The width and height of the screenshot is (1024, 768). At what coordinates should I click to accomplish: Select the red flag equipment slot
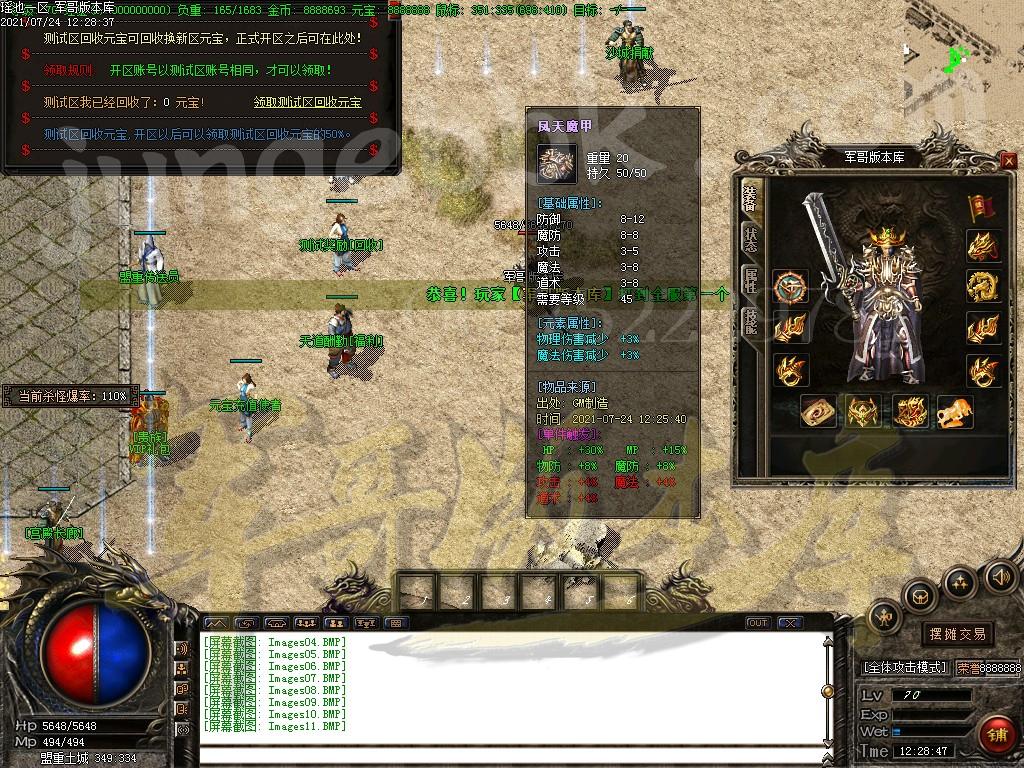coord(981,206)
